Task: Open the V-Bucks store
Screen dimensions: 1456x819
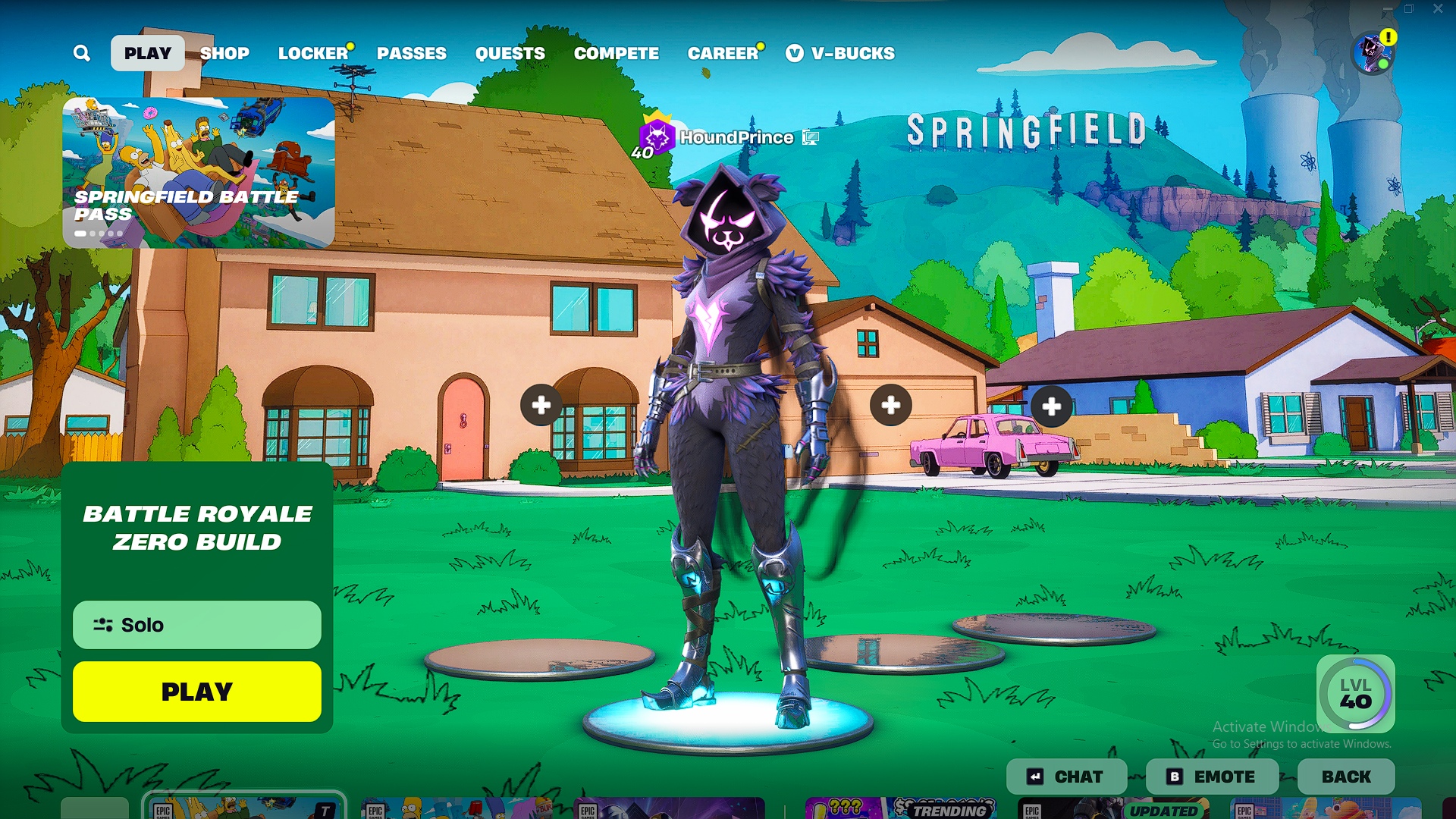Action: click(841, 53)
